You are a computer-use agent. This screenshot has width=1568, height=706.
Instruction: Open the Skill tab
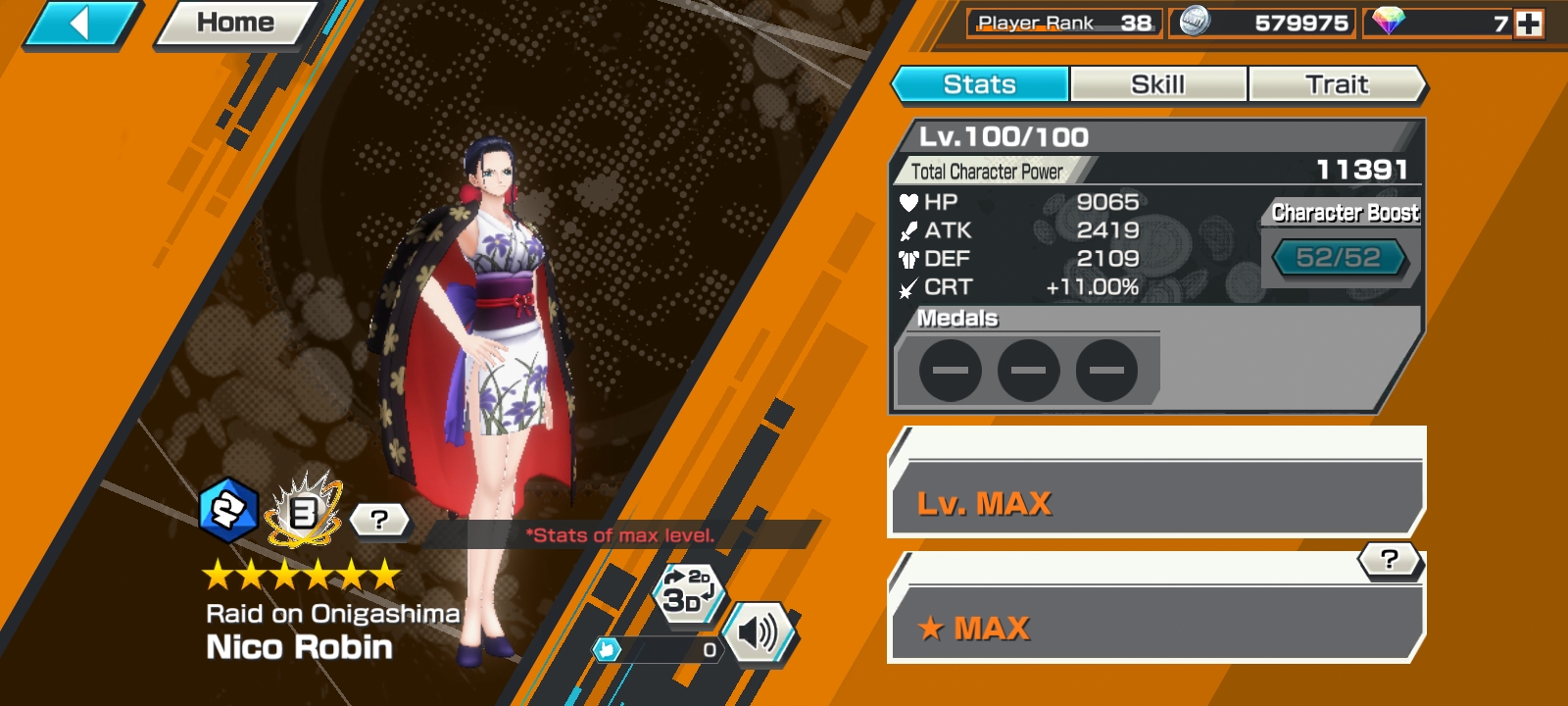click(x=1158, y=84)
